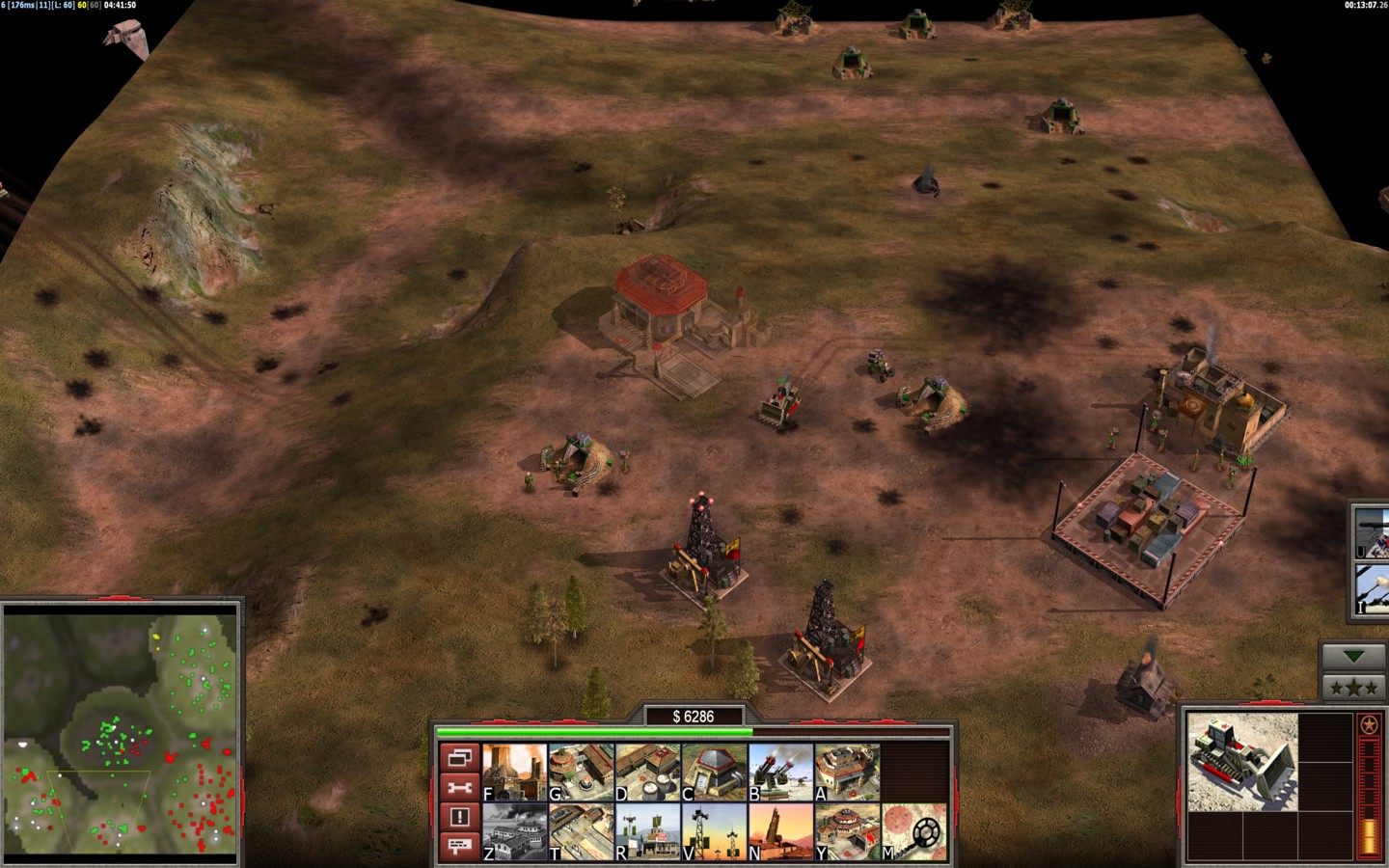Choose the War Factory build icon marked A
Viewport: 1389px width, 868px height.
pos(847,773)
